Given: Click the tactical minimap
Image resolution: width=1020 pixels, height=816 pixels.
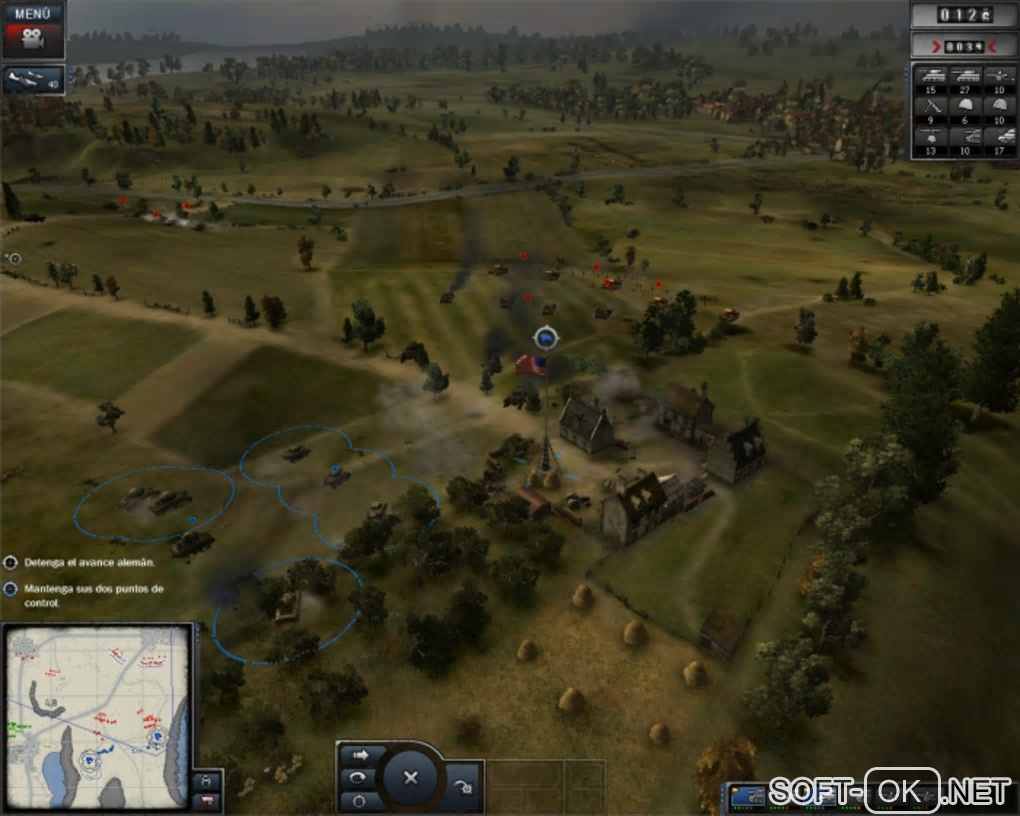Looking at the screenshot, I should click(96, 716).
